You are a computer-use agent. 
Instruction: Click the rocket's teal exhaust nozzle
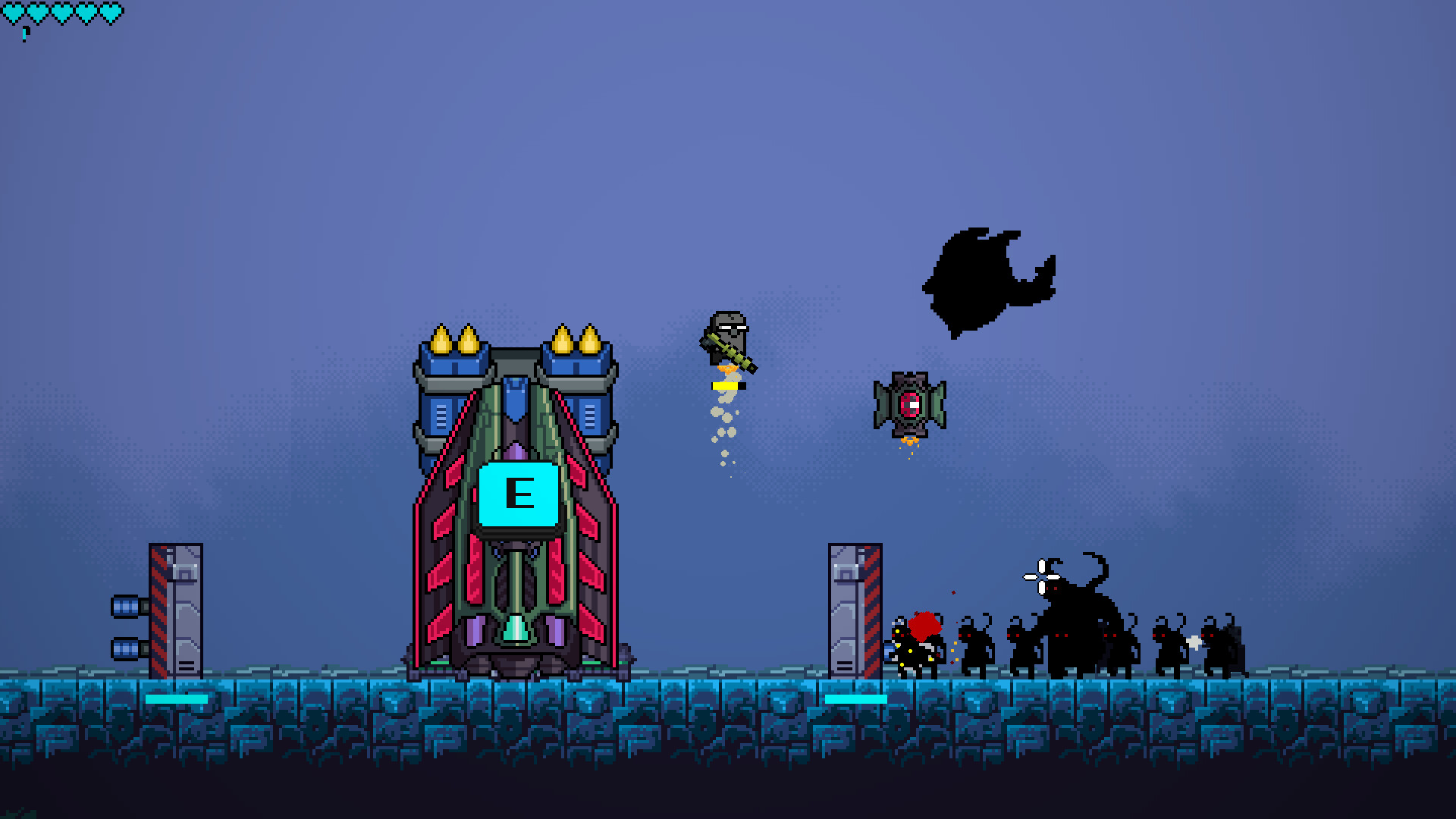[517, 627]
